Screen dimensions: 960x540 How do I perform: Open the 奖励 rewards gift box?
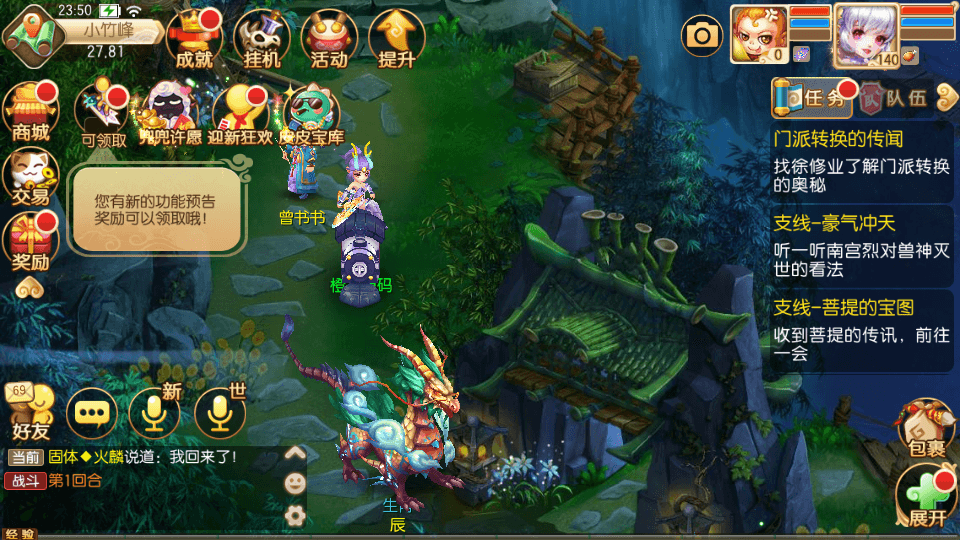click(29, 243)
